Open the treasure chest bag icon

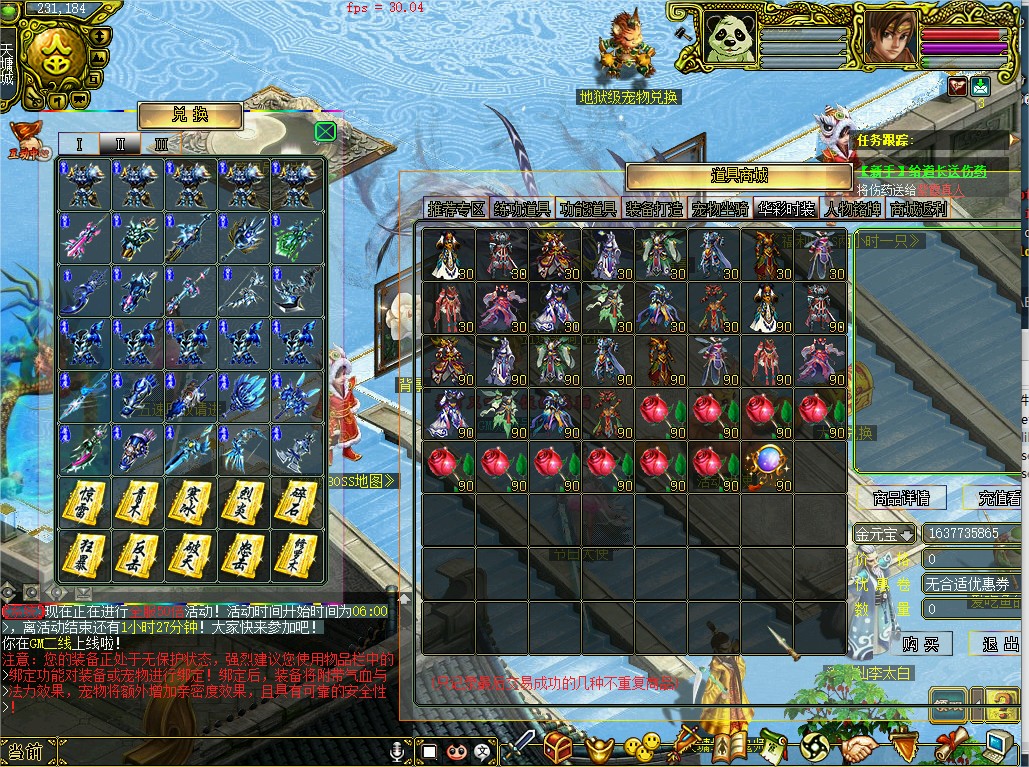[558, 746]
